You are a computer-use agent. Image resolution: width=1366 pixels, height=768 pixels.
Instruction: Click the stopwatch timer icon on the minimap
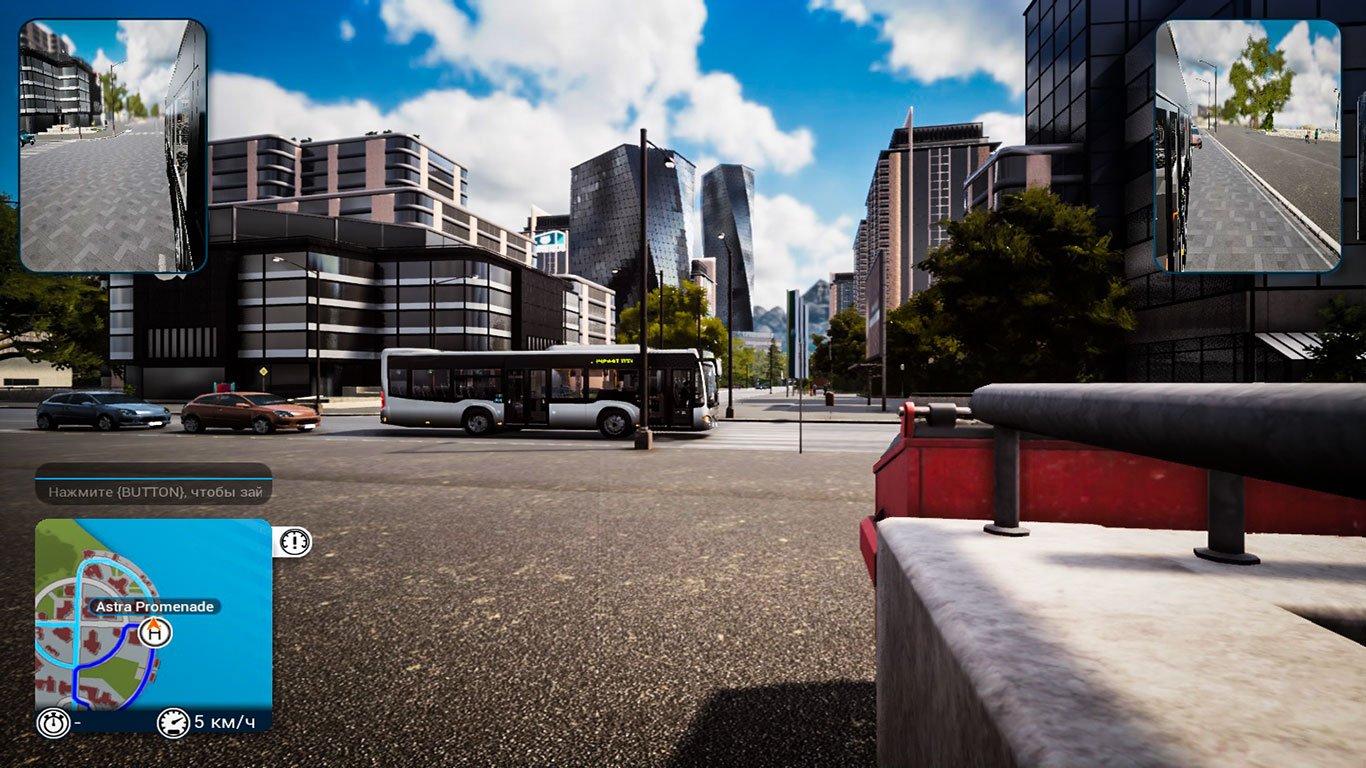coord(52,722)
